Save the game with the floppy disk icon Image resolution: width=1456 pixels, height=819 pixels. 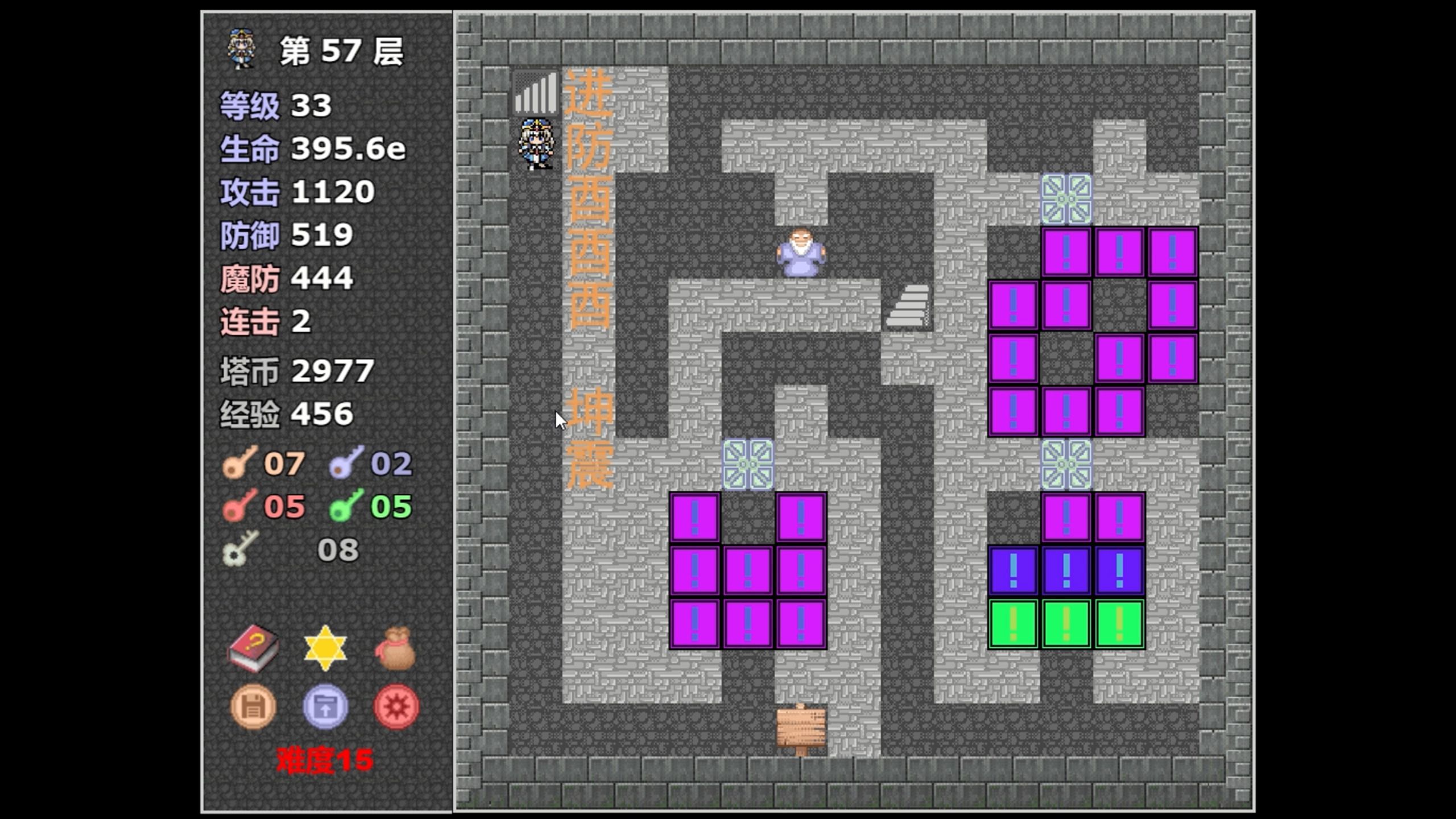[x=253, y=707]
